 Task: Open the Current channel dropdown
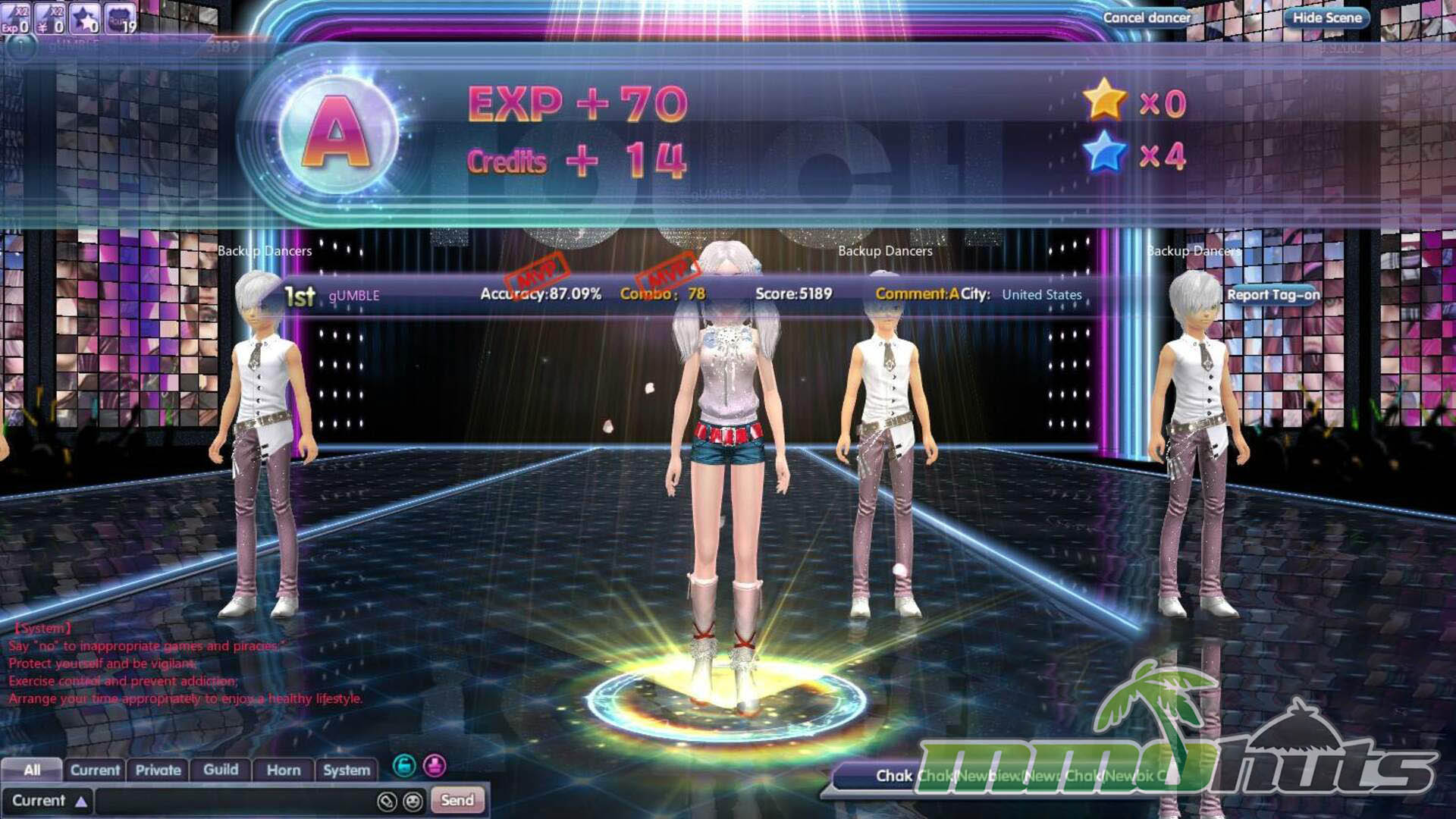pos(49,801)
